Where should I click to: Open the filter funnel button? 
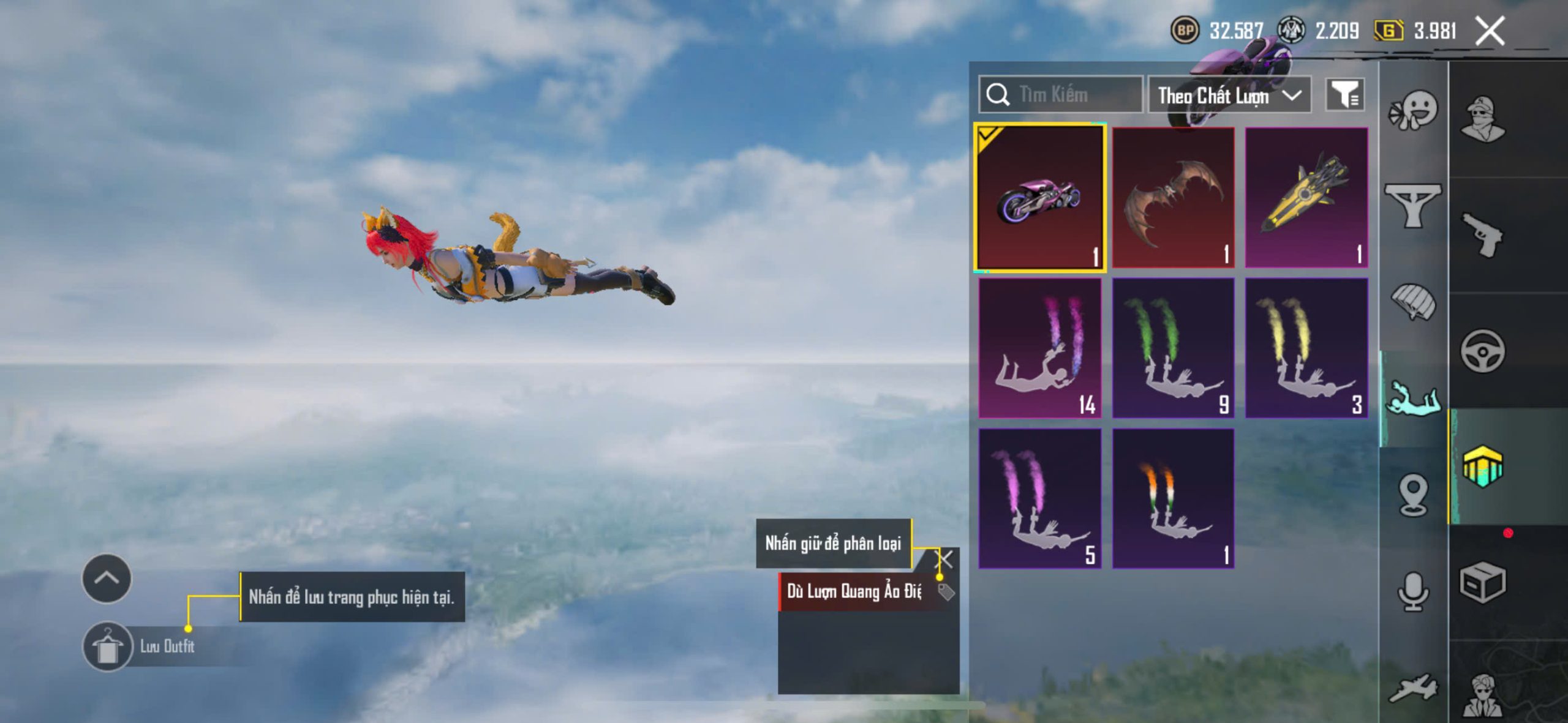point(1344,95)
